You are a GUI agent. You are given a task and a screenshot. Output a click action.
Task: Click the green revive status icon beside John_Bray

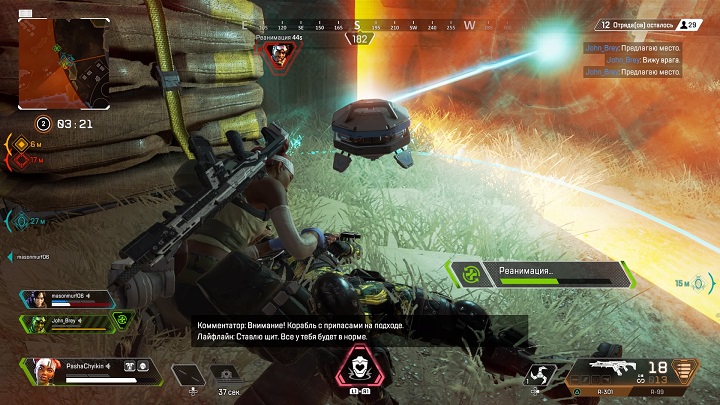pos(121,321)
